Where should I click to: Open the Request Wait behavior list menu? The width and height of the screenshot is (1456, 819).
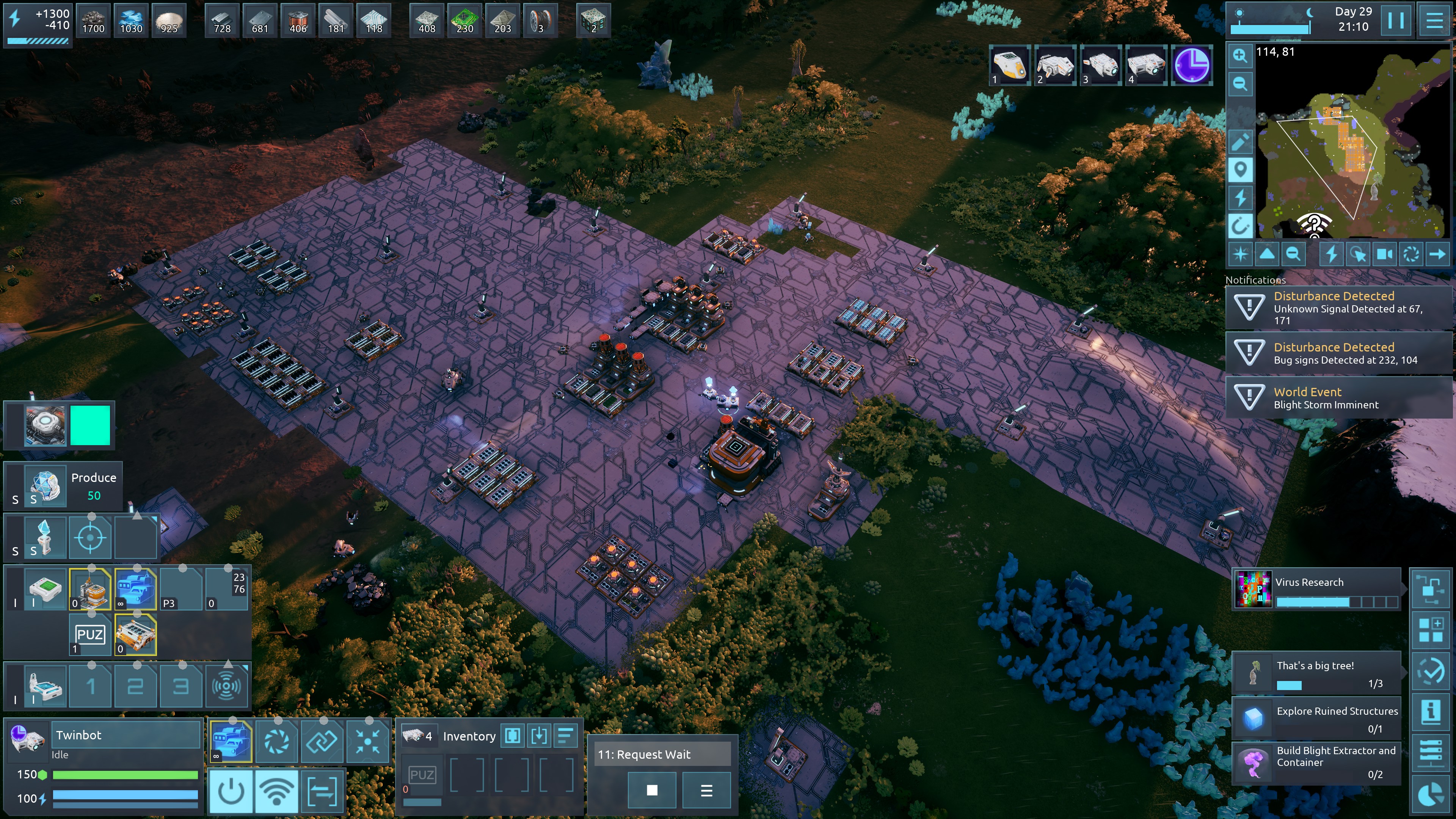click(x=706, y=790)
